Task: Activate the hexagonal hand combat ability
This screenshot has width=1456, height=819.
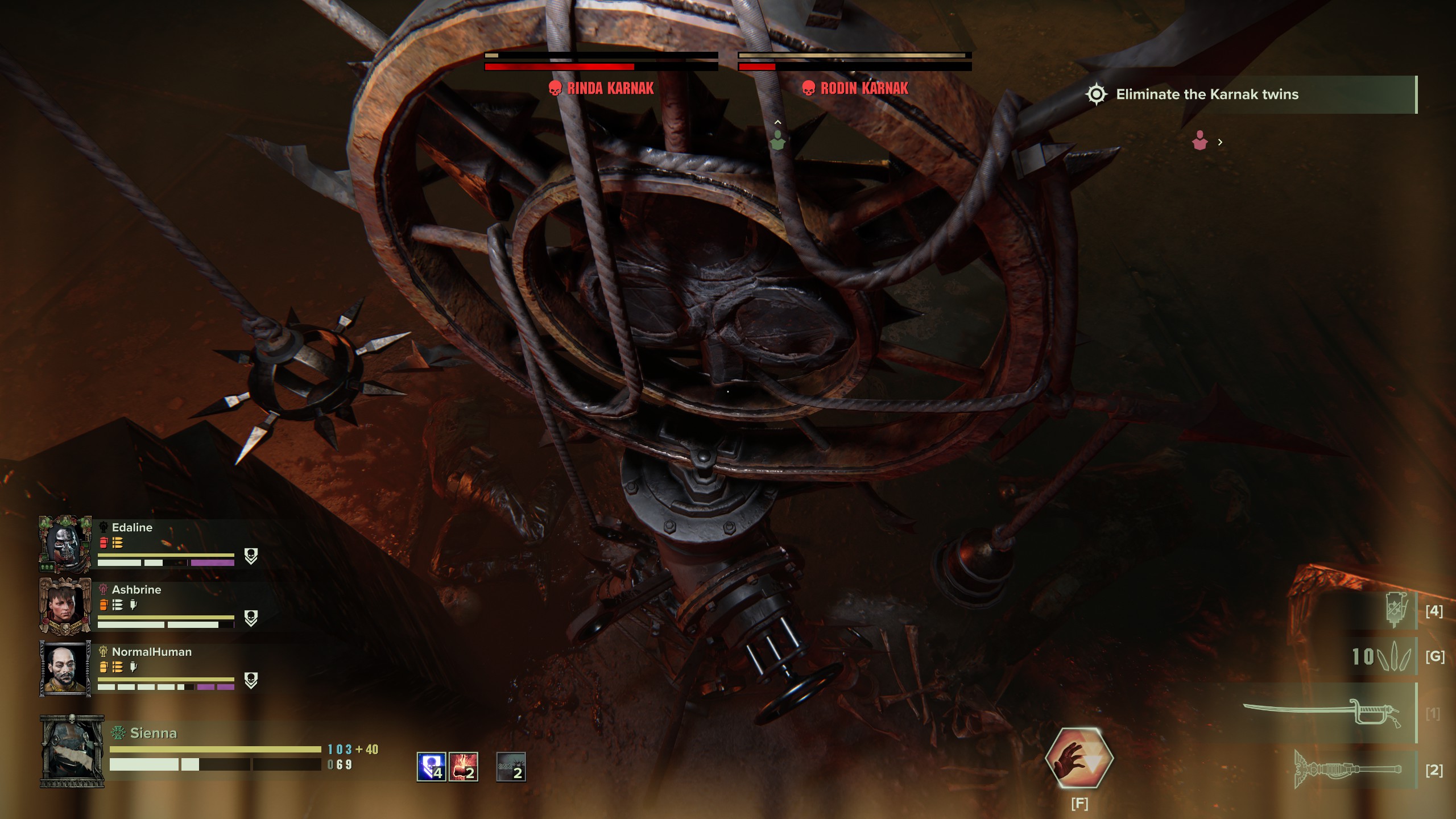Action: (x=1079, y=758)
